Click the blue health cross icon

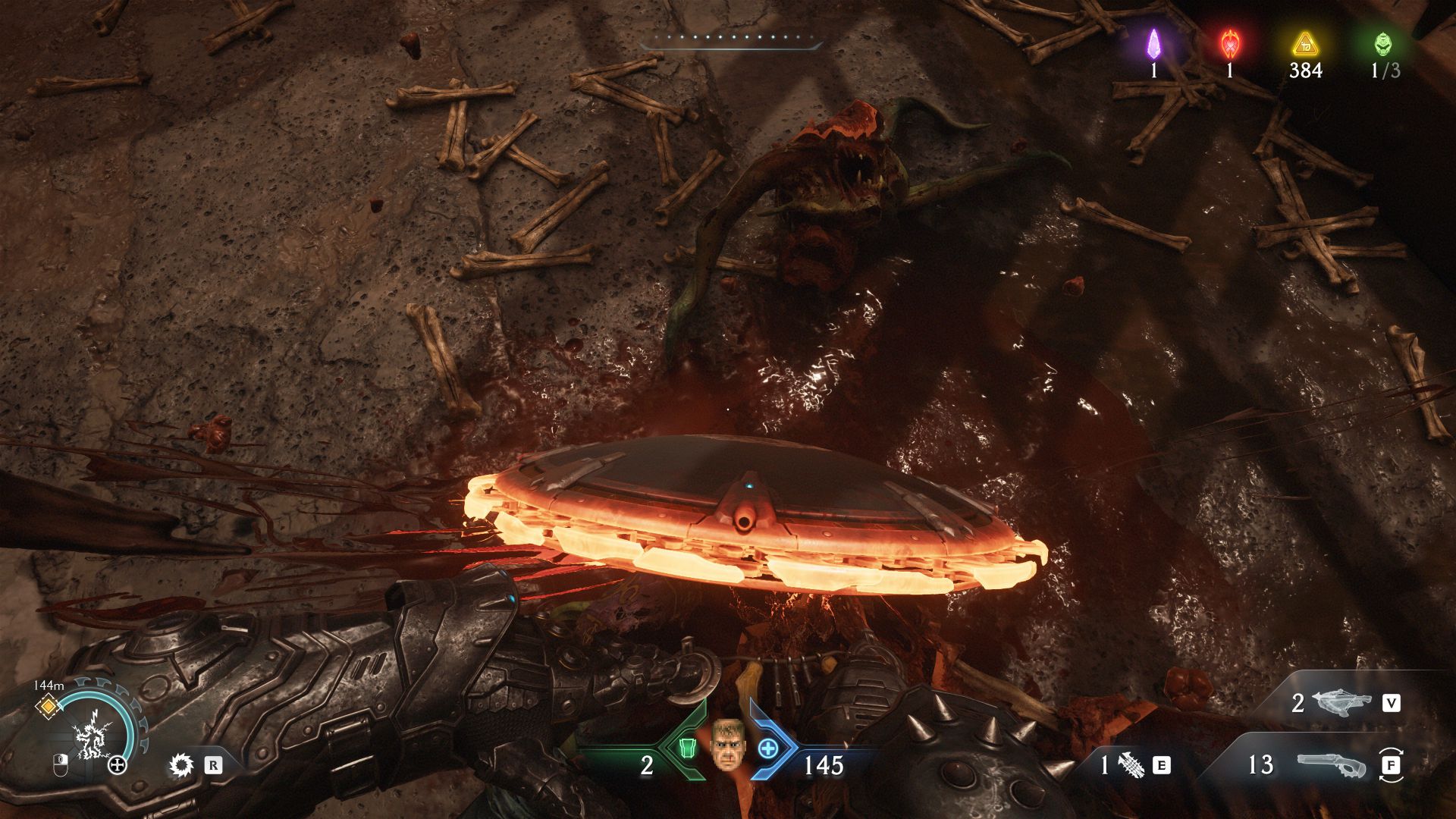(768, 748)
